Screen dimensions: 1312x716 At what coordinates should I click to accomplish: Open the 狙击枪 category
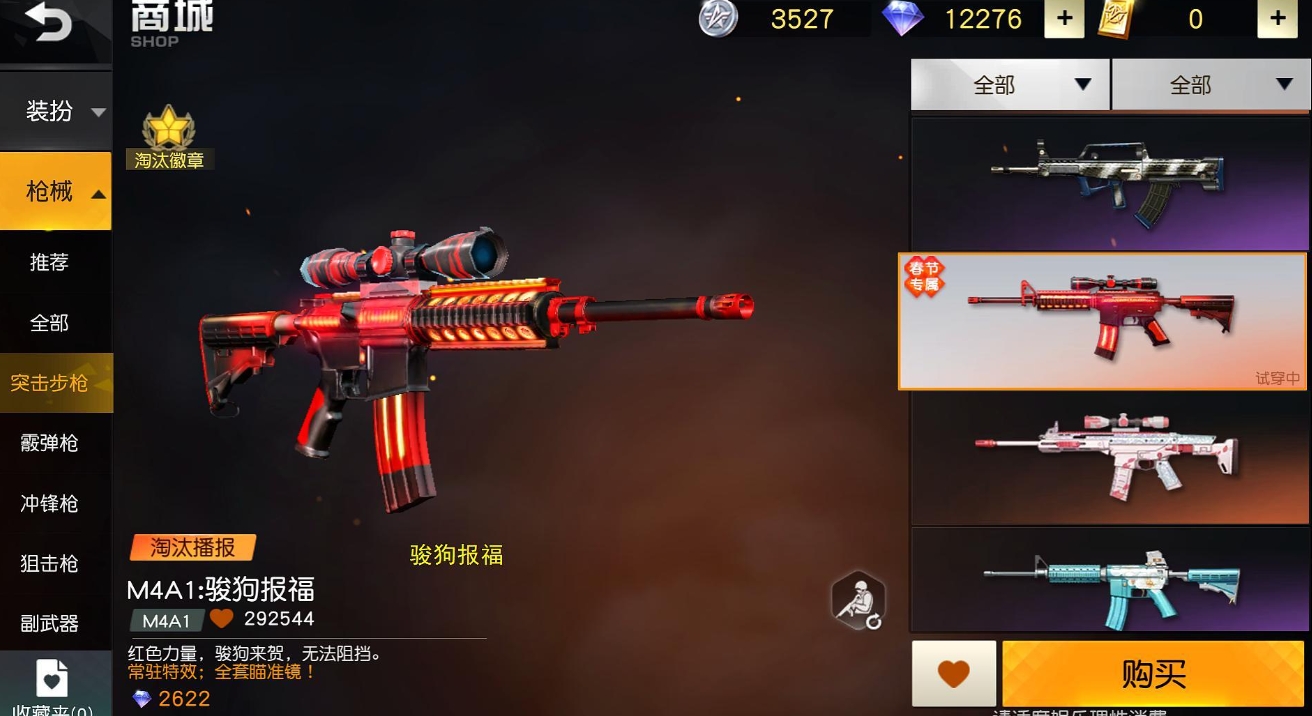coord(49,563)
